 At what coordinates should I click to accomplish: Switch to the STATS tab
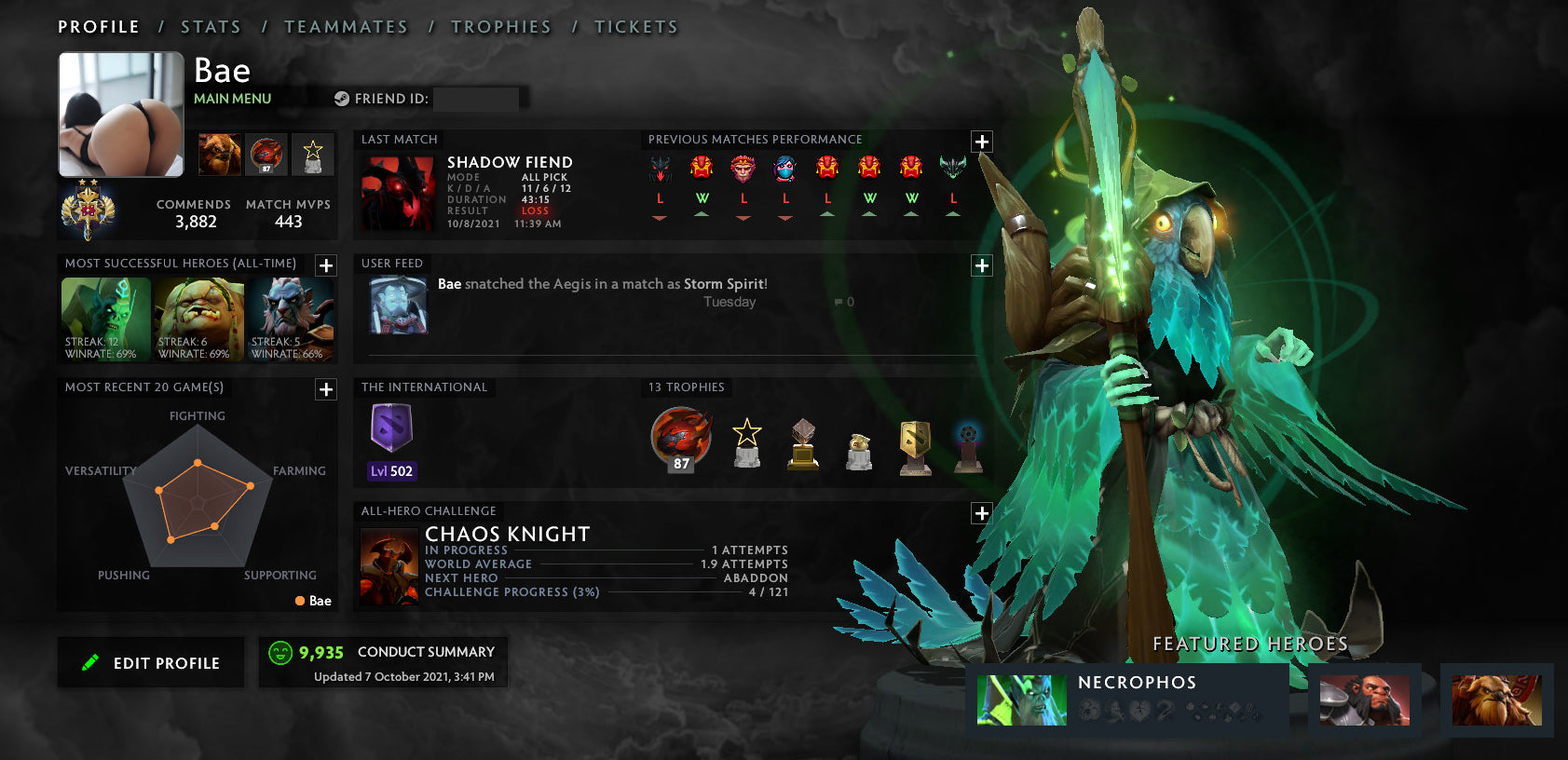211,26
